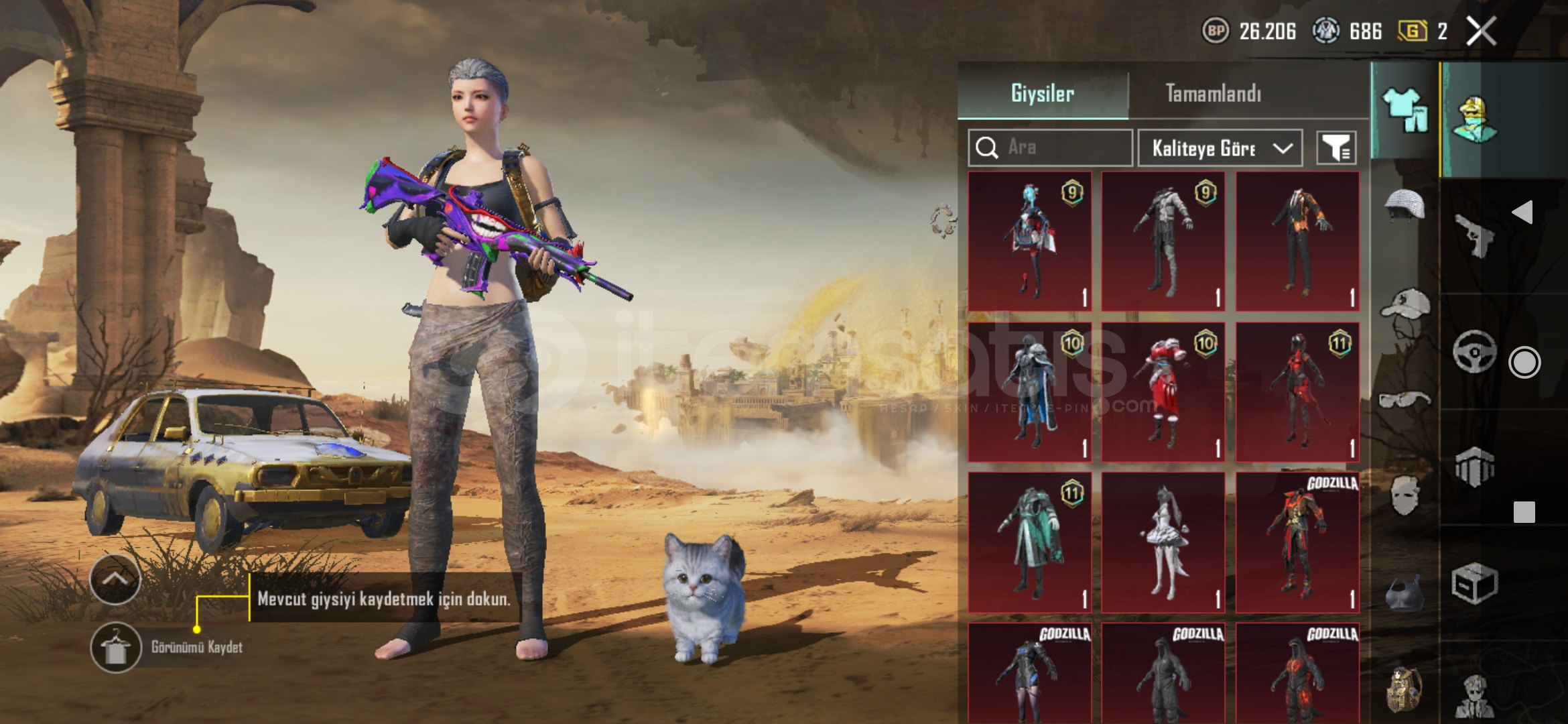Viewport: 1568px width, 724px height.
Task: Pick the red Santa-style level 10 outfit
Action: point(1163,392)
